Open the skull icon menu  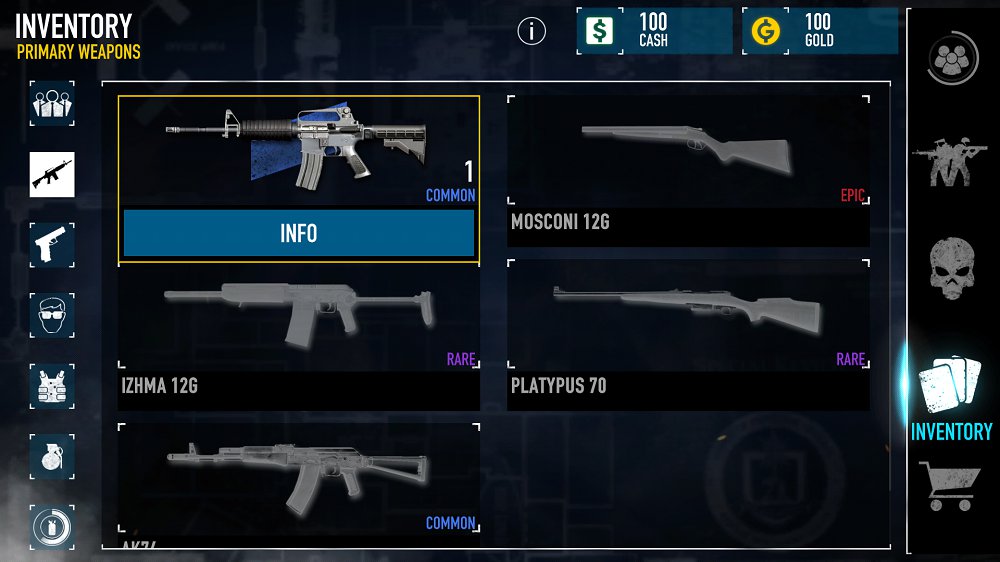click(x=952, y=268)
